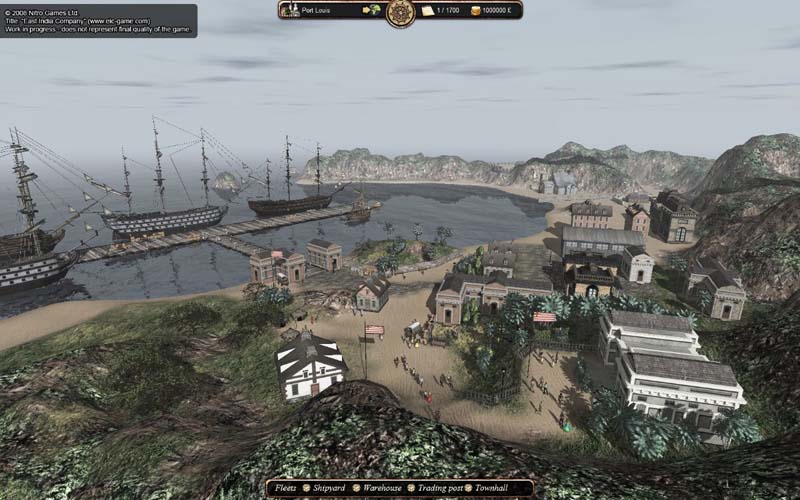Select the Port Louis harbor icon
Image resolution: width=800 pixels, height=500 pixels.
[292, 10]
